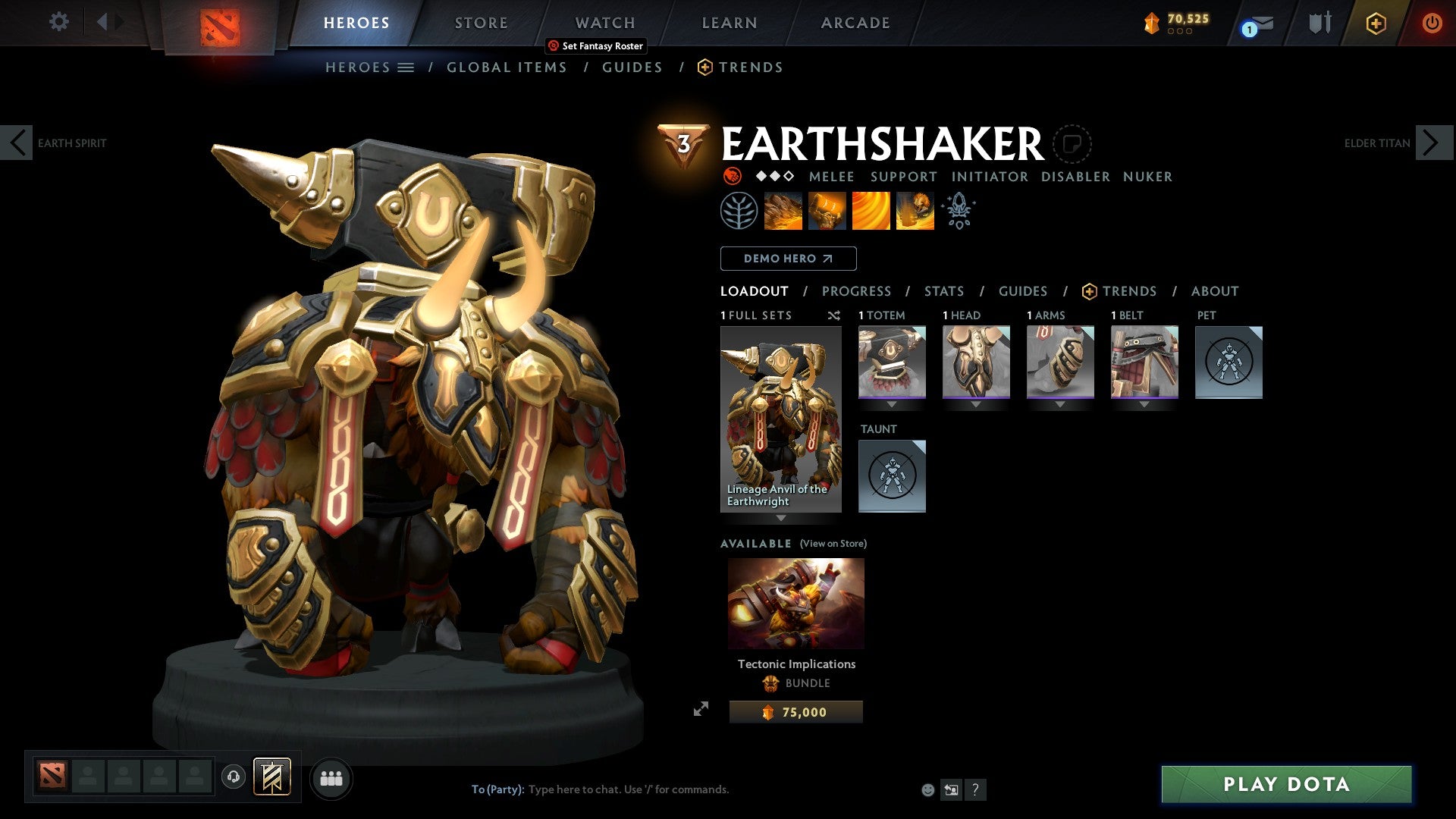Expand the Heroes hamburger menu
The width and height of the screenshot is (1456, 819).
tap(406, 67)
